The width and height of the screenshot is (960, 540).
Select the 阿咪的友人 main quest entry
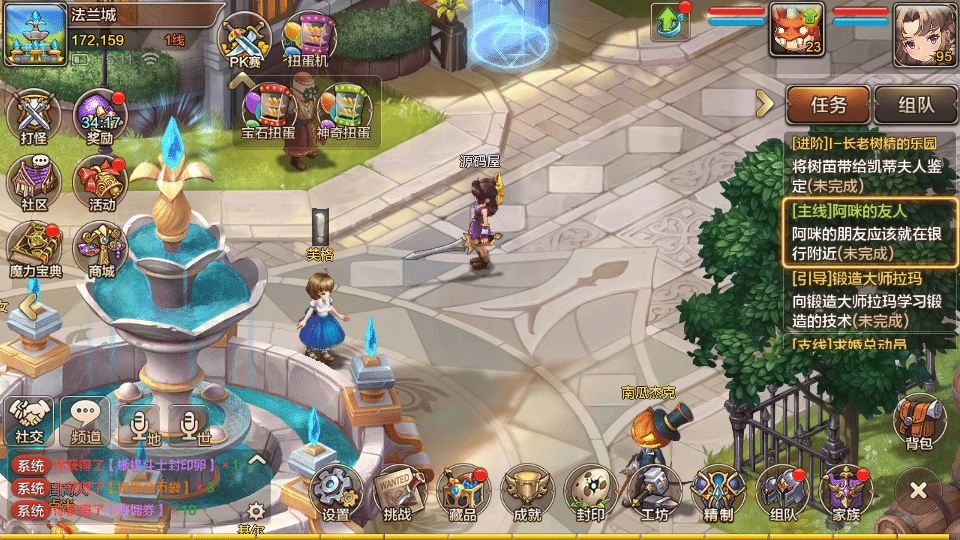coord(866,231)
